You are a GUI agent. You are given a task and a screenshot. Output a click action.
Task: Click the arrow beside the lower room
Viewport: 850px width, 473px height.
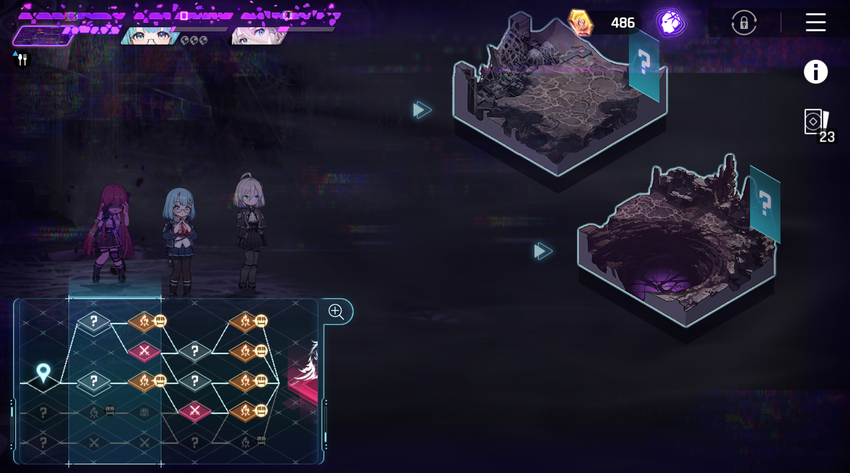coord(542,251)
